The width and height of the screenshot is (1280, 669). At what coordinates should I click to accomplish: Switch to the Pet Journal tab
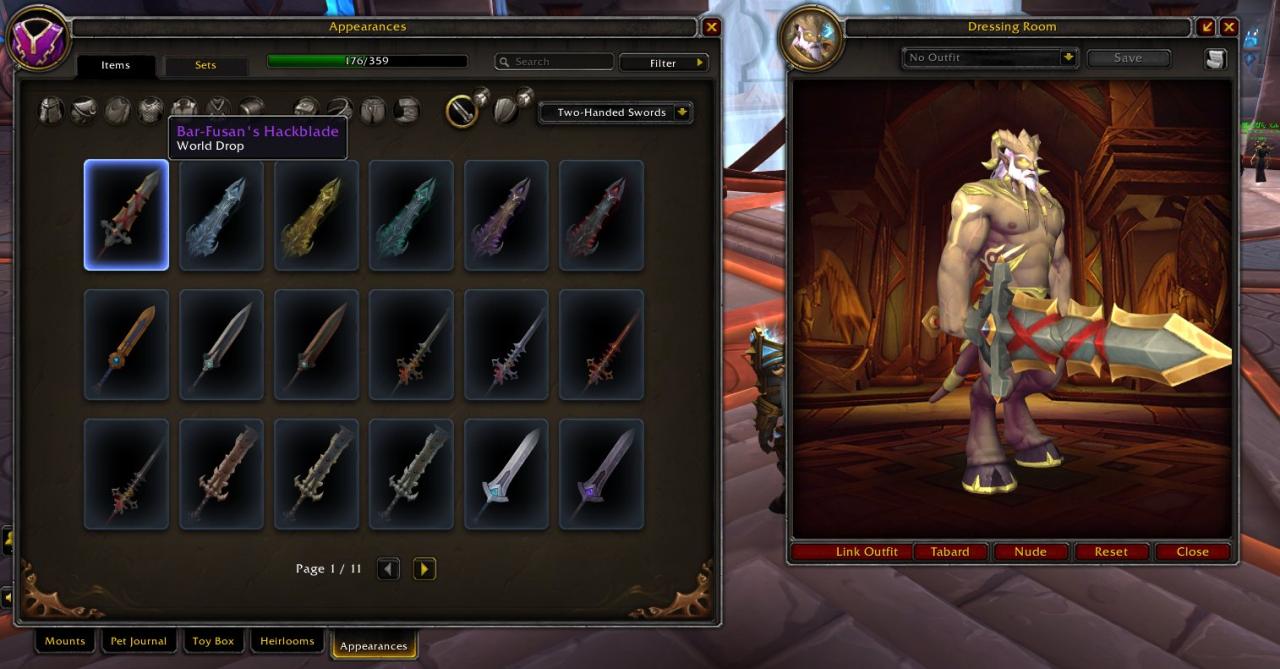click(139, 642)
